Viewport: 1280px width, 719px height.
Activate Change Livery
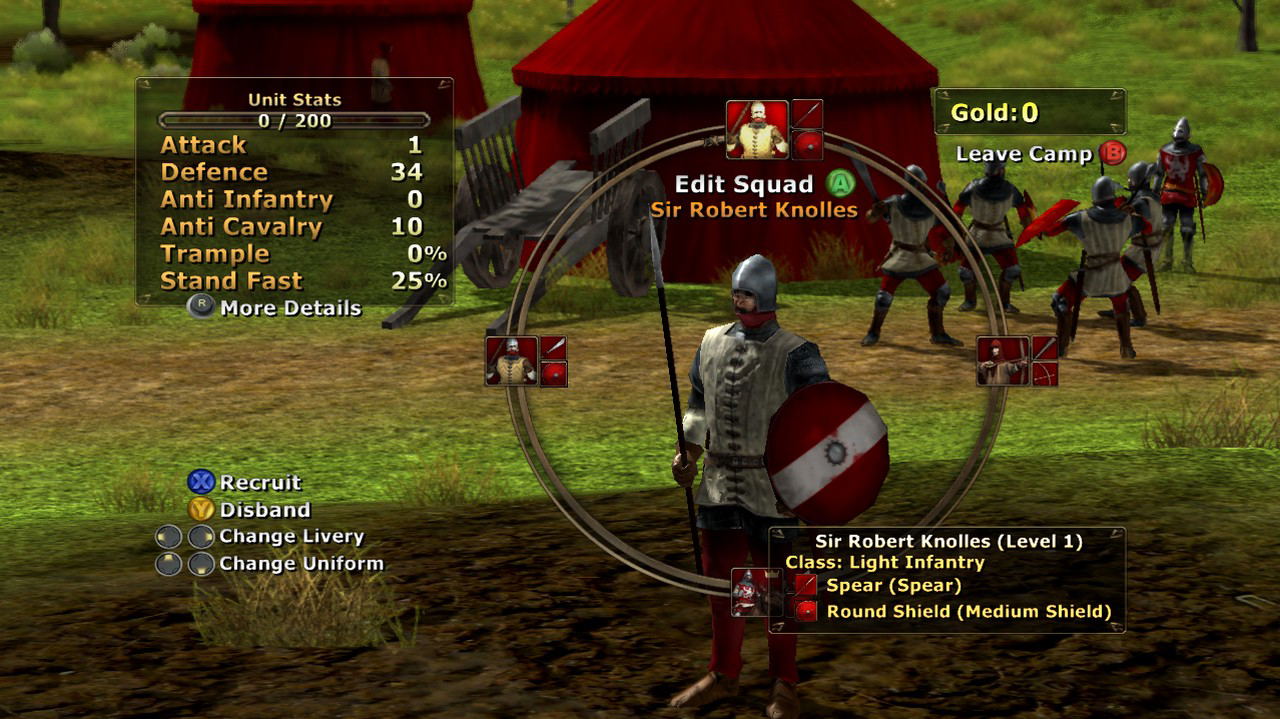291,537
